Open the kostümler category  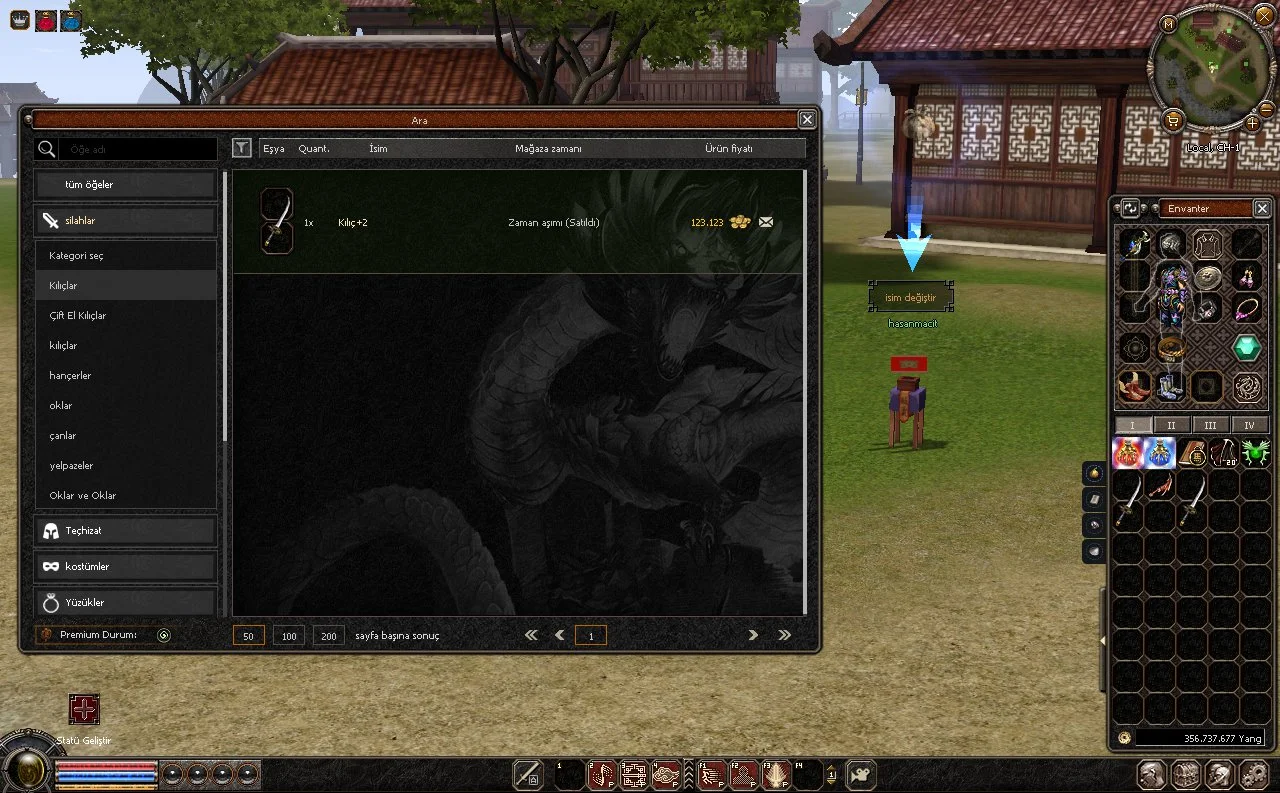click(x=126, y=567)
